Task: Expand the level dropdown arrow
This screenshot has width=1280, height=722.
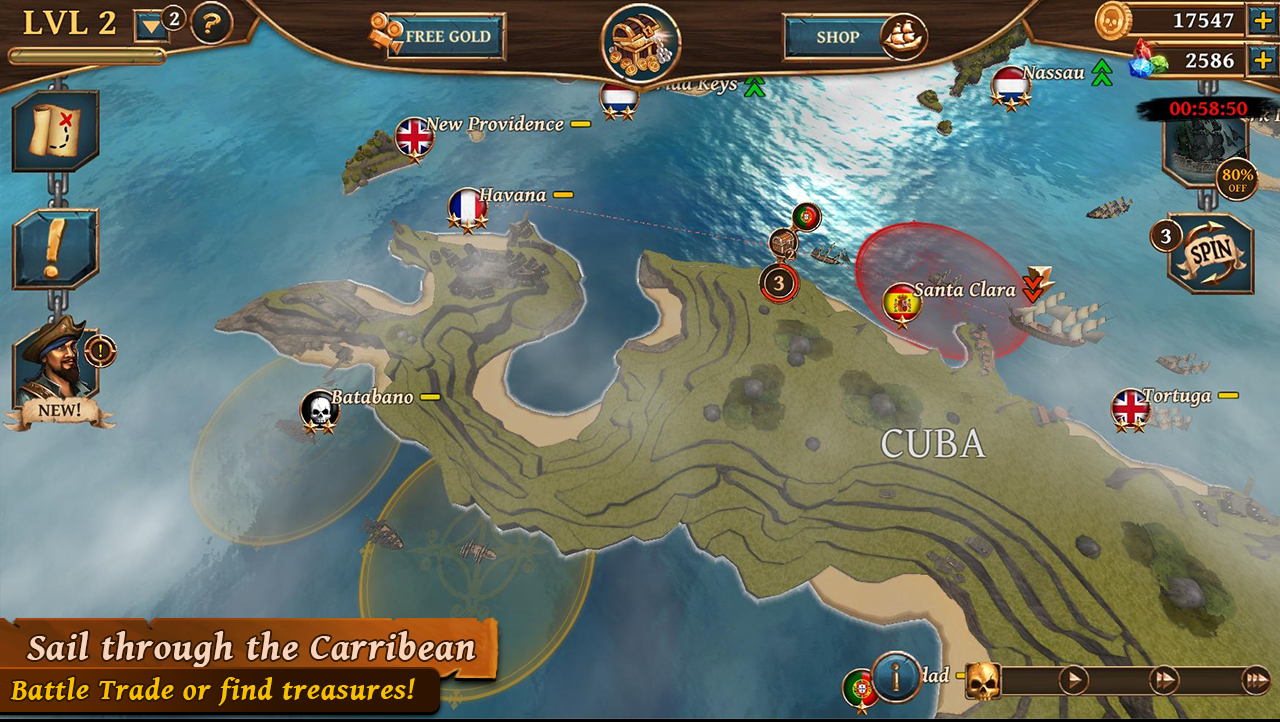Action: click(151, 25)
